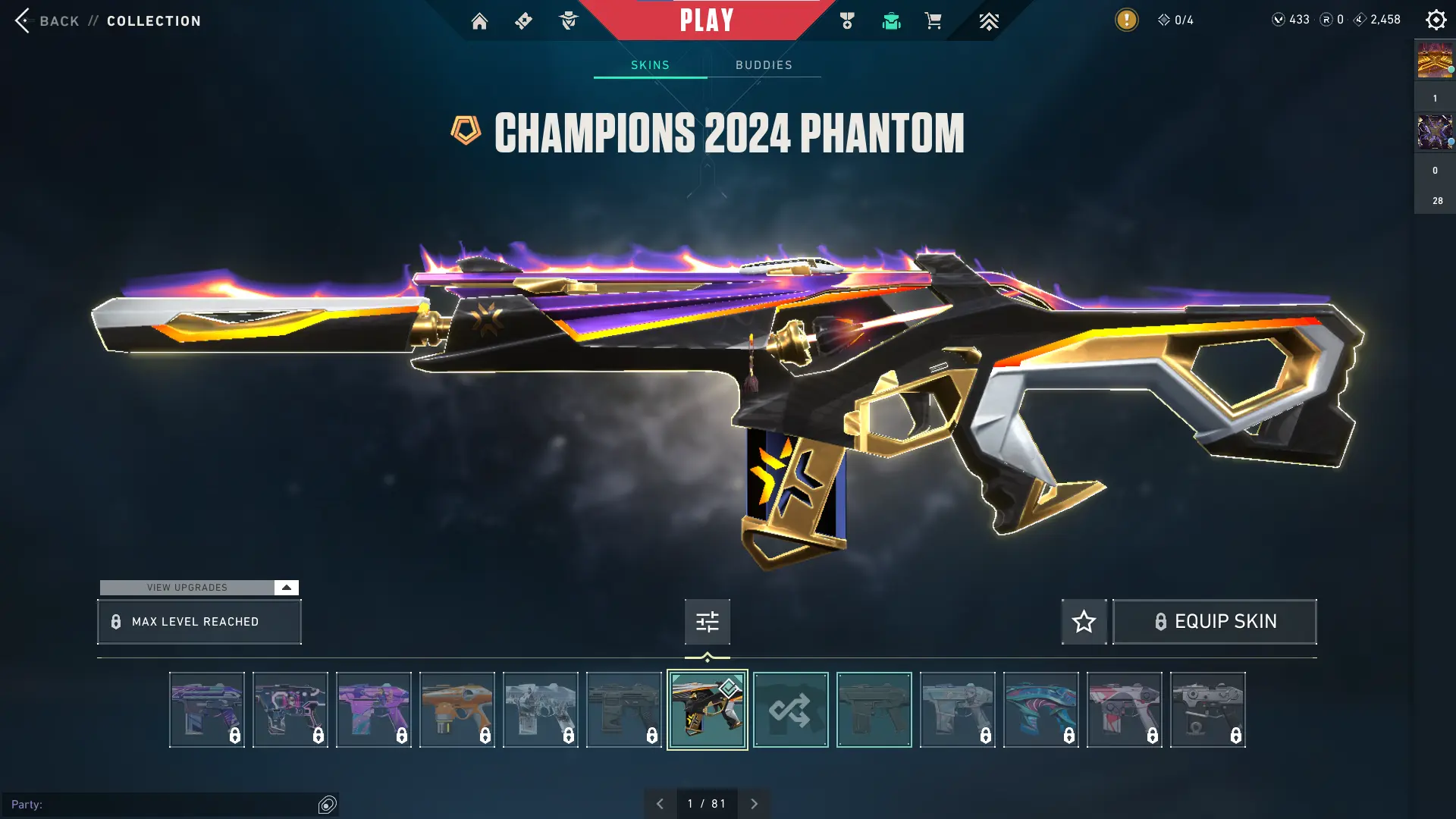Switch to the Skins tab

click(650, 65)
